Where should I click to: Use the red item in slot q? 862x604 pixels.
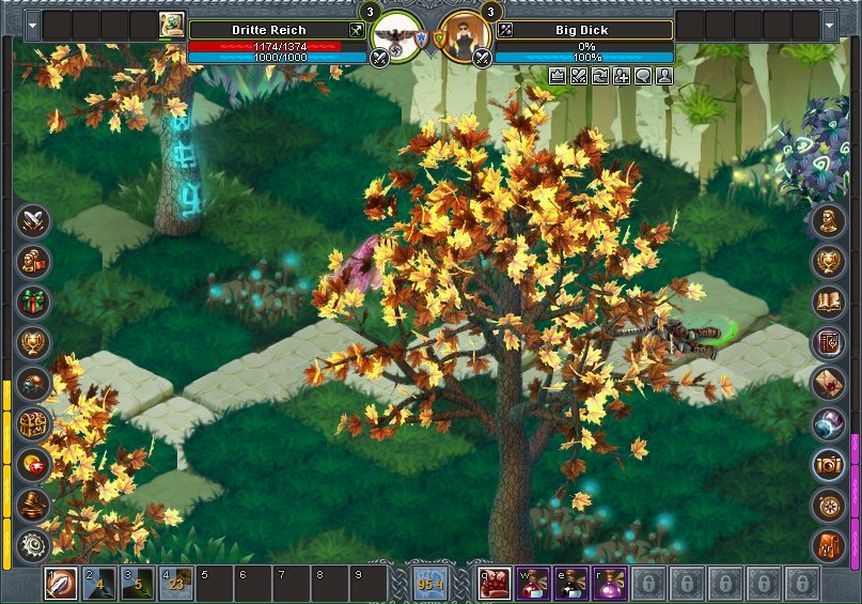coord(495,583)
